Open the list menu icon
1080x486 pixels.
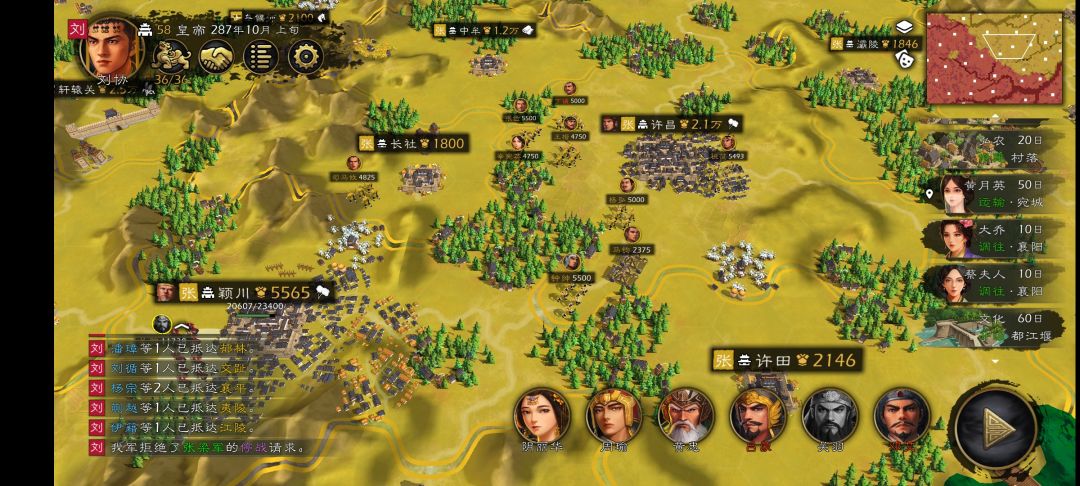click(260, 57)
